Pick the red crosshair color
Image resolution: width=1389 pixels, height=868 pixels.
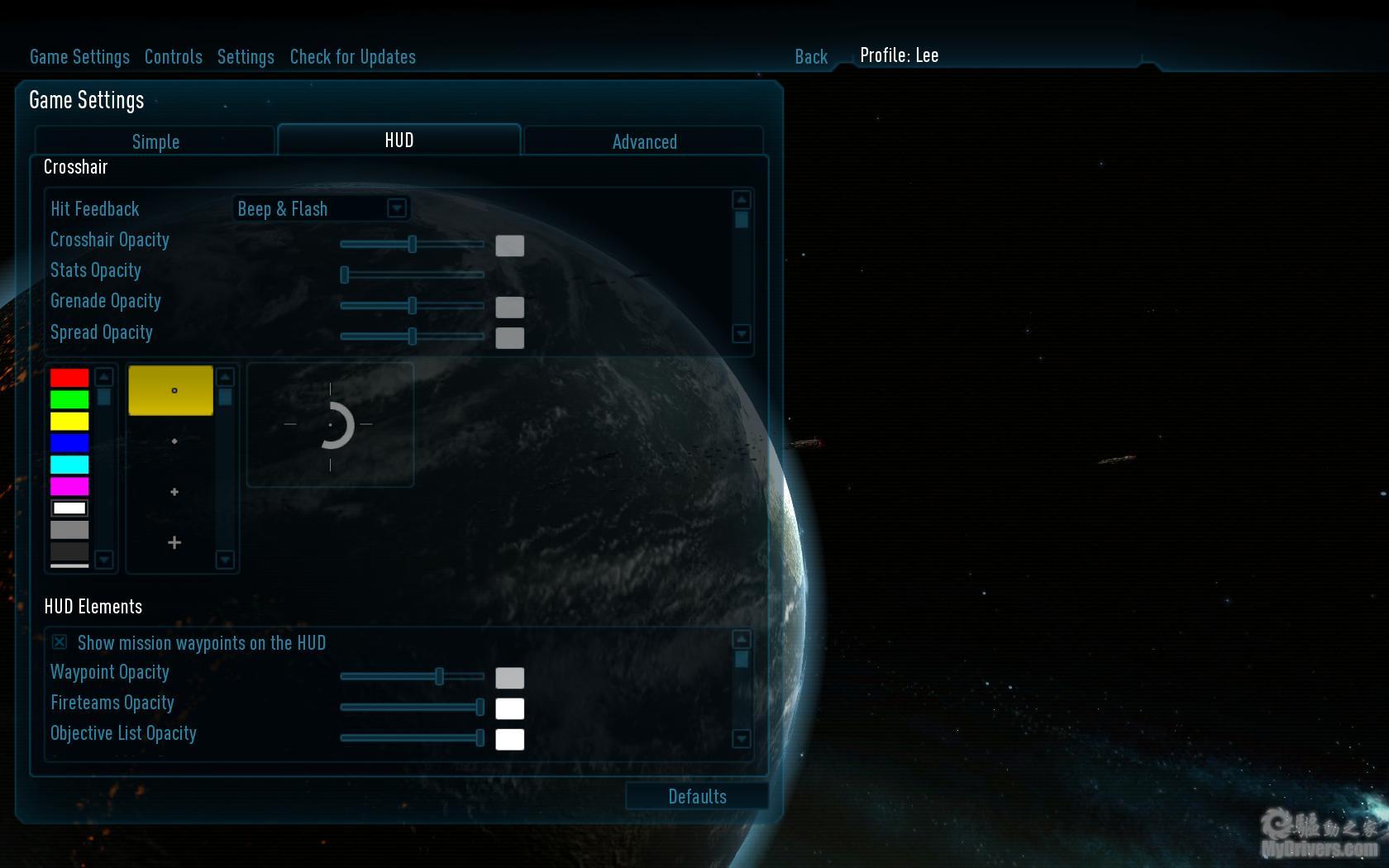click(x=69, y=378)
